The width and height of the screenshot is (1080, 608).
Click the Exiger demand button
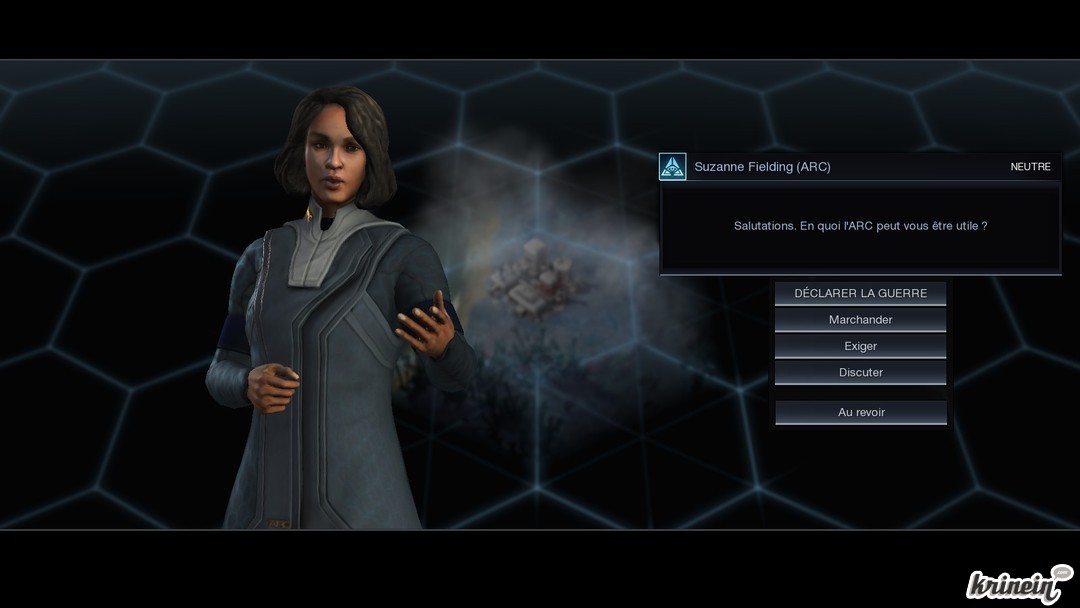coord(860,346)
